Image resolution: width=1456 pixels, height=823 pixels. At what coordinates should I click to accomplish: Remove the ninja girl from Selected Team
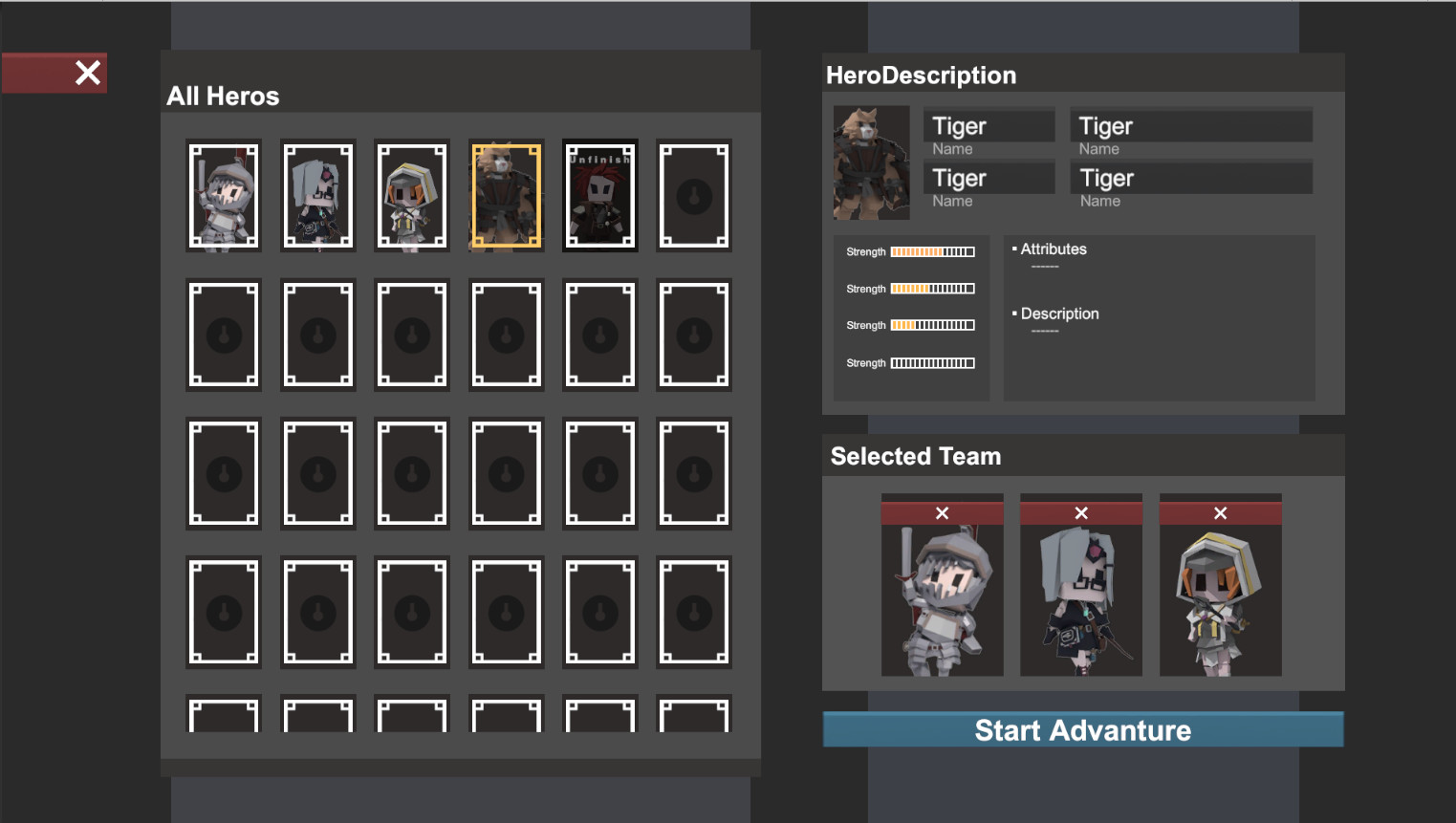tap(1080, 511)
